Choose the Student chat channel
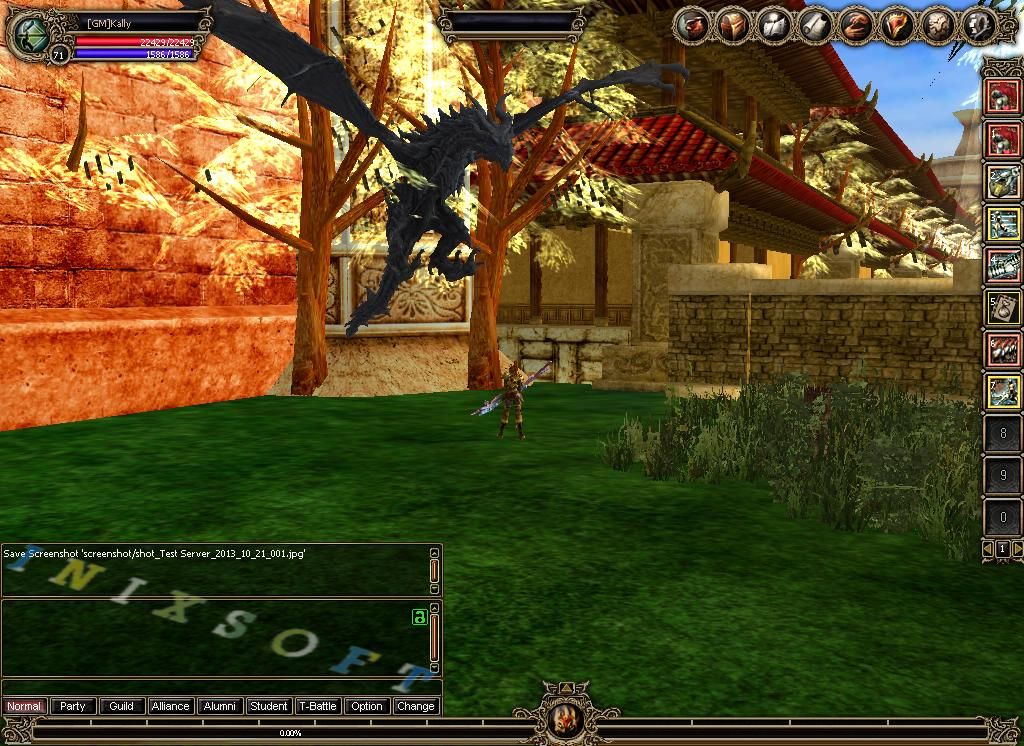Viewport: 1024px width, 746px height. point(269,706)
